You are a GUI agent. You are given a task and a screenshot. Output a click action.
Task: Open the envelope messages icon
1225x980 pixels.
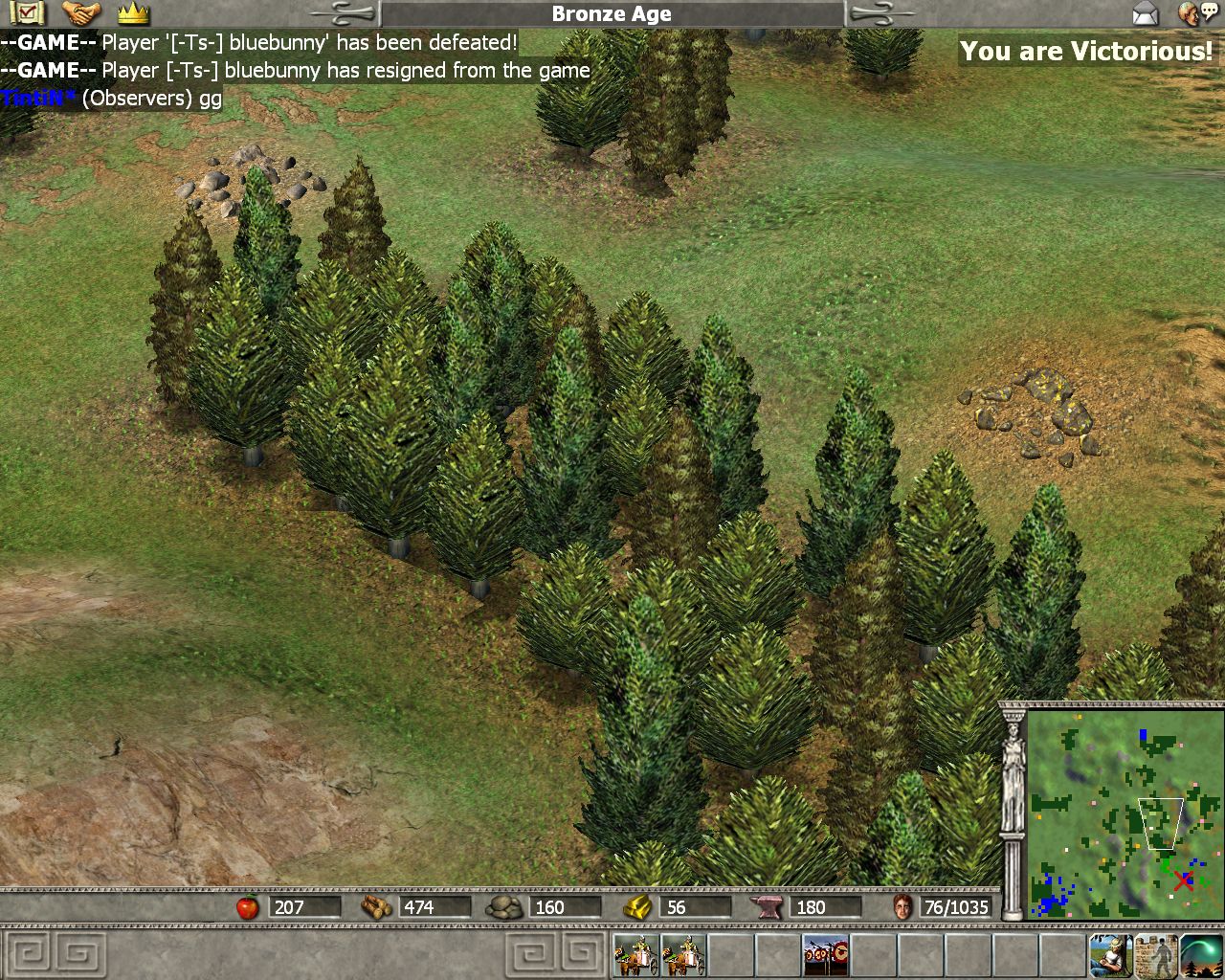coord(1146,13)
